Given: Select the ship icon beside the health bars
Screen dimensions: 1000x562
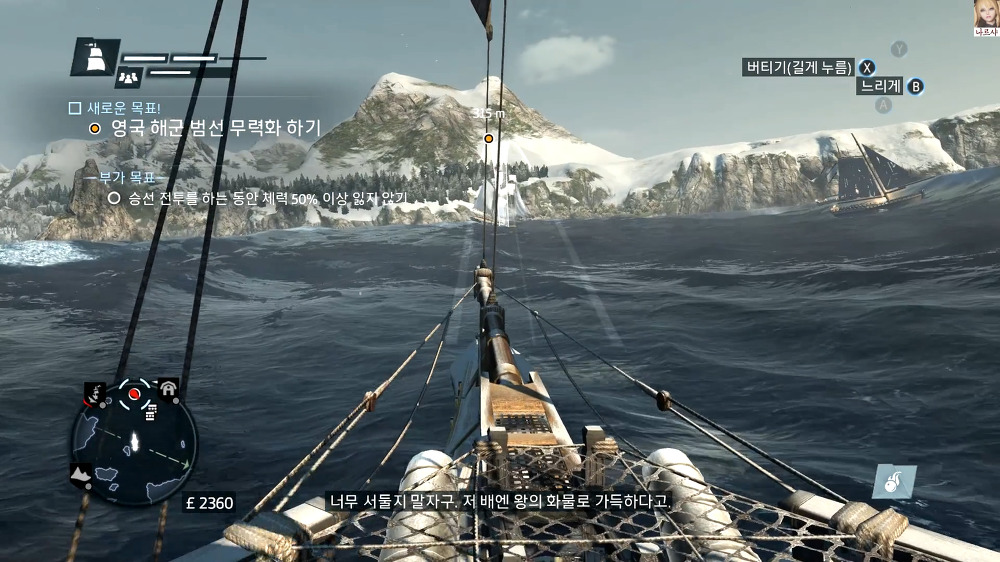Looking at the screenshot, I should click(x=96, y=57).
